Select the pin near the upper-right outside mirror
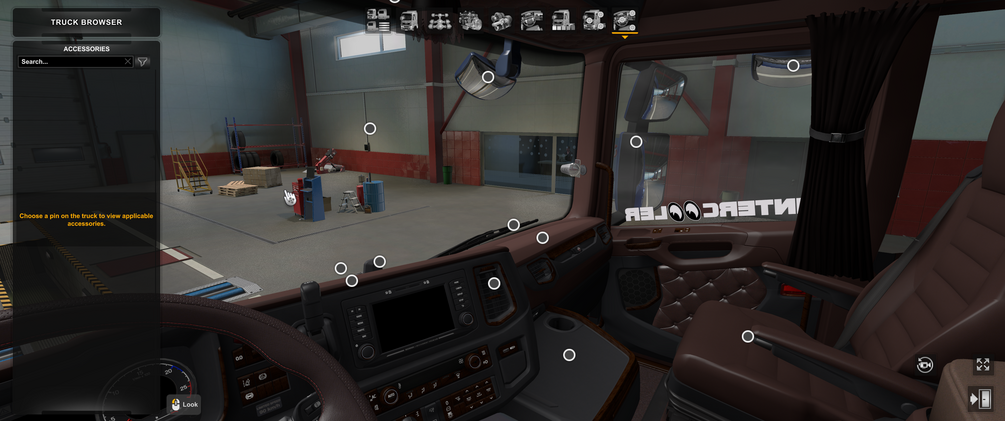This screenshot has width=1005, height=421. 793,66
